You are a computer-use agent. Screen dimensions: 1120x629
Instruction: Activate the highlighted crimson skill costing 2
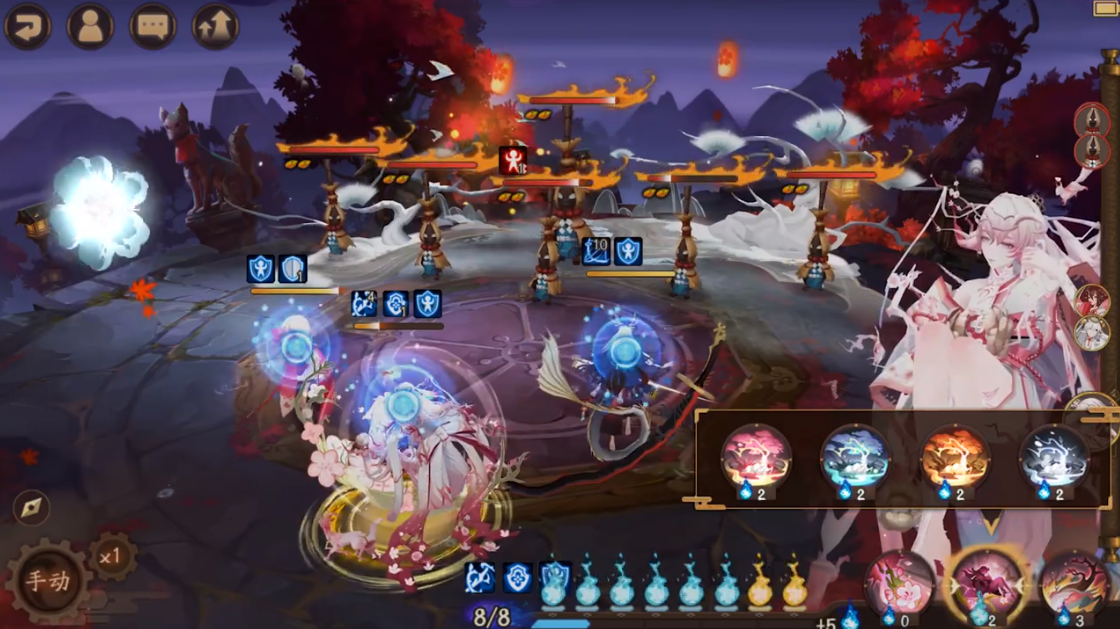click(986, 583)
